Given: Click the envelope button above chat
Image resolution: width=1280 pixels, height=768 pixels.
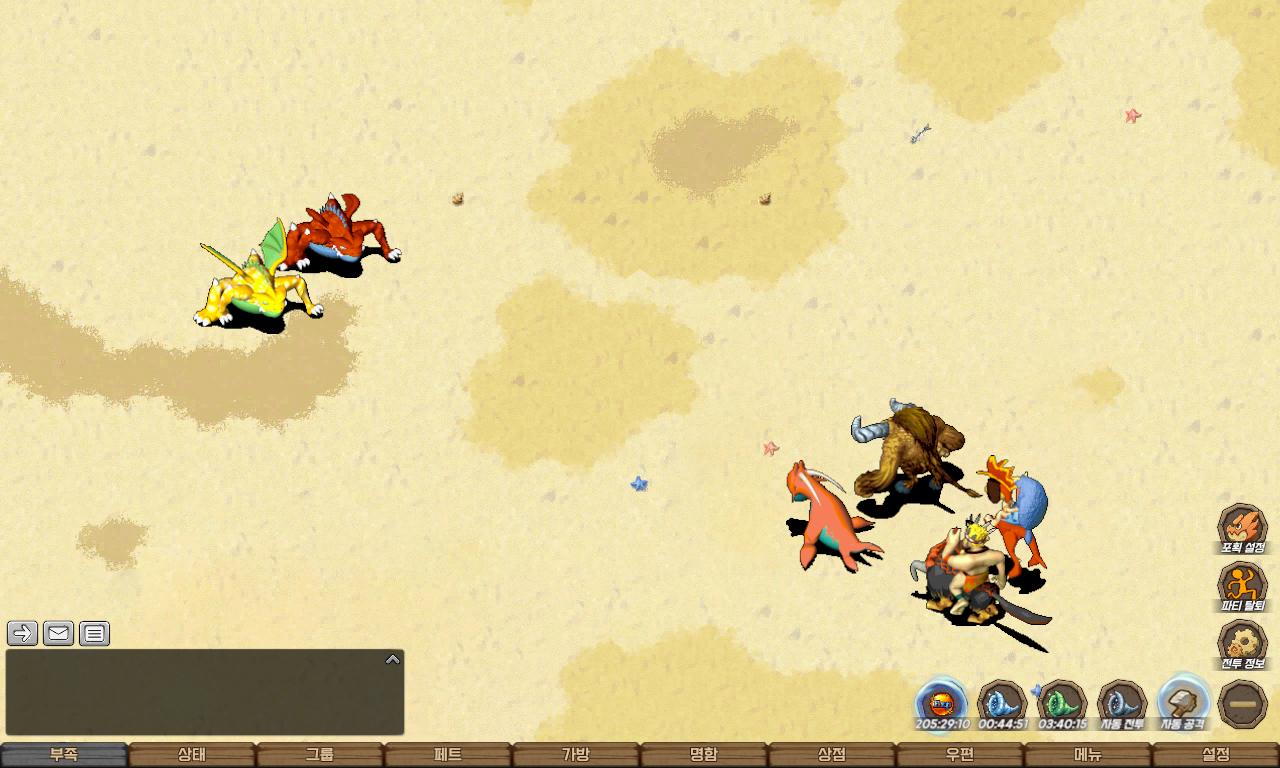Looking at the screenshot, I should click(59, 633).
